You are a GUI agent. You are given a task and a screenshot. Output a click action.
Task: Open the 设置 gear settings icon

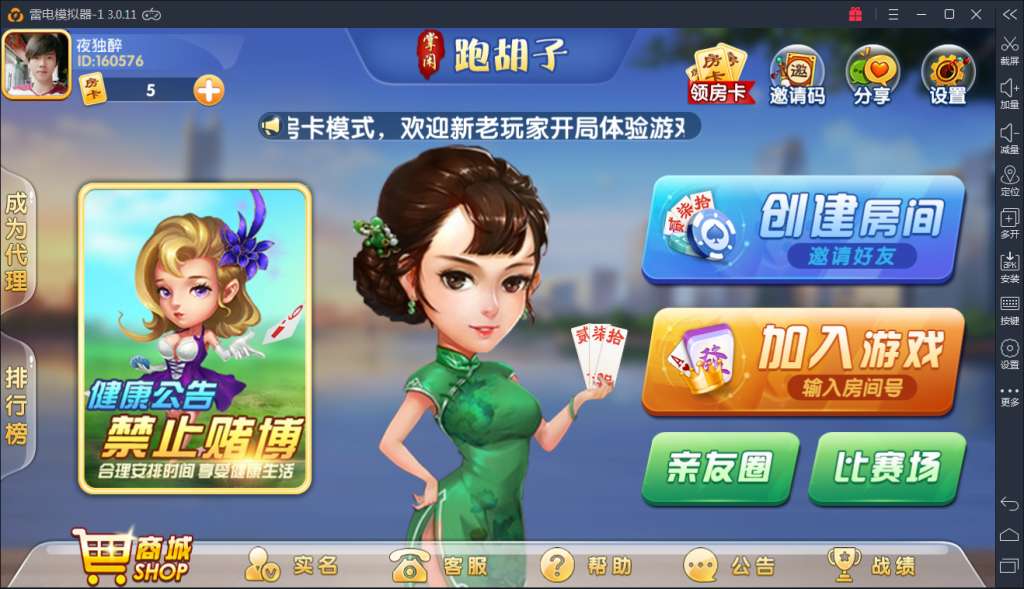947,75
